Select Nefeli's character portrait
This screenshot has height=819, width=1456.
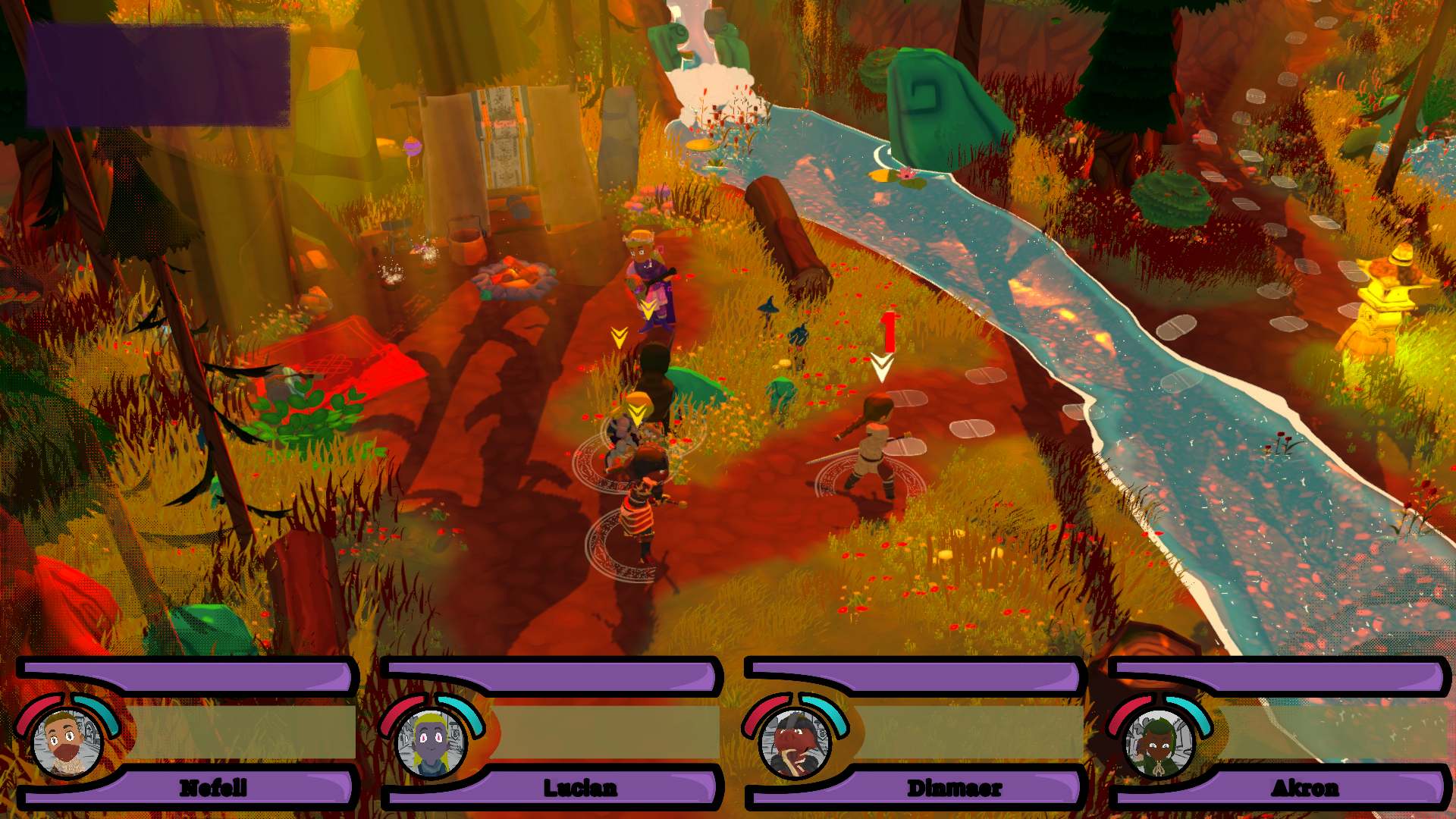click(67, 743)
